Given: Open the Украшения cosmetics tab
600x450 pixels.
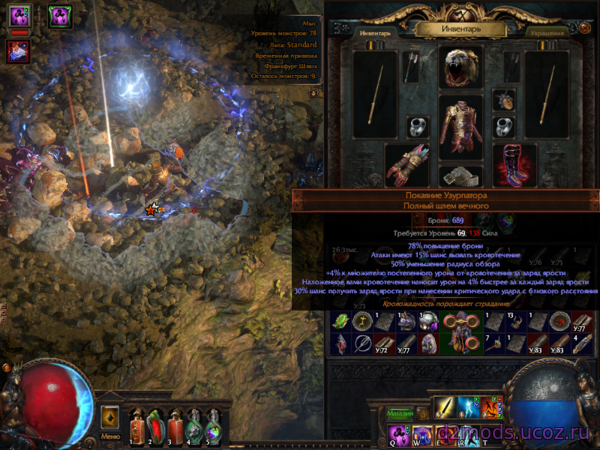Looking at the screenshot, I should point(544,32).
